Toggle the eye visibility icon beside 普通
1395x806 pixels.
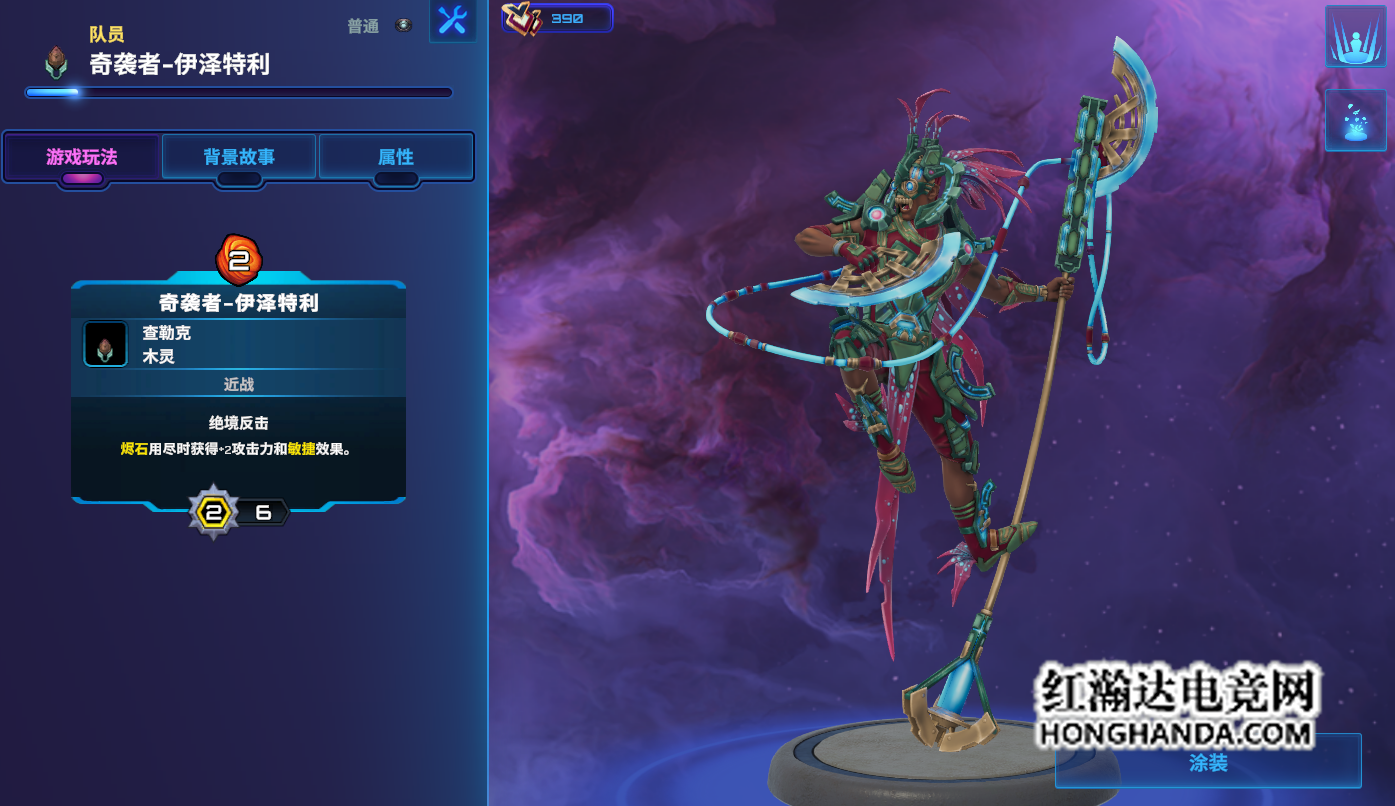(403, 26)
